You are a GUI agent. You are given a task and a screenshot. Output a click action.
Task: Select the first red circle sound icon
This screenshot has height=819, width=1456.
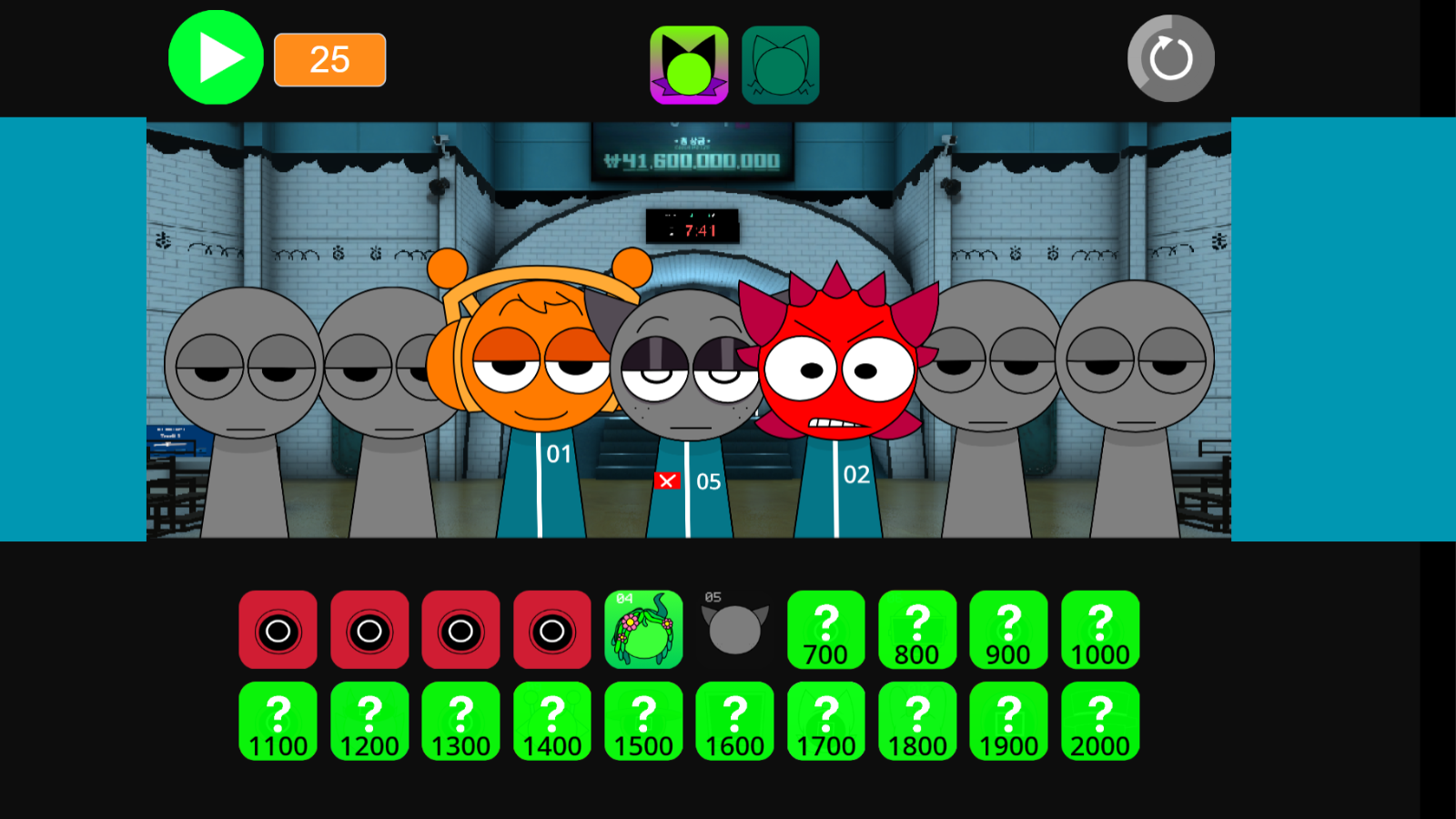pyautogui.click(x=278, y=629)
